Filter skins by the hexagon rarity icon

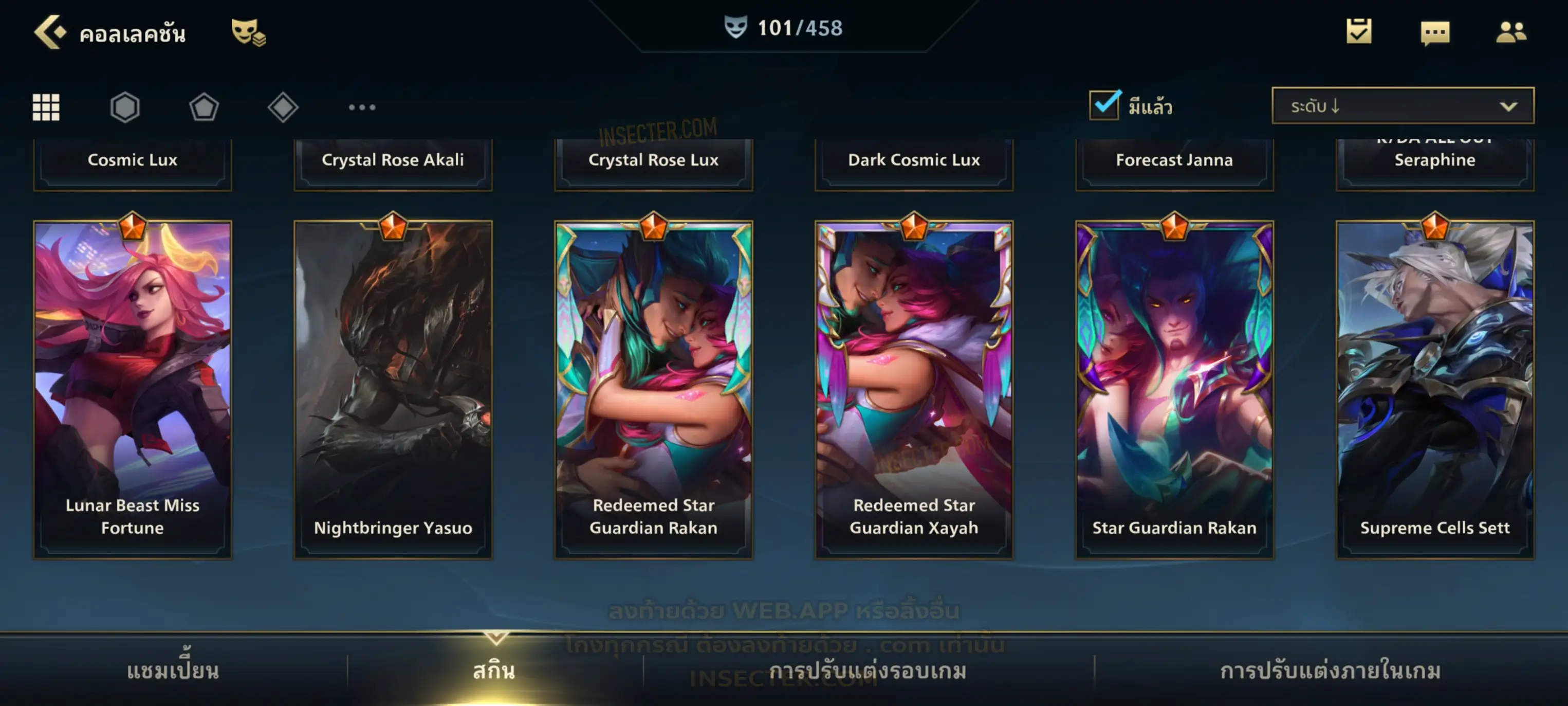point(125,107)
